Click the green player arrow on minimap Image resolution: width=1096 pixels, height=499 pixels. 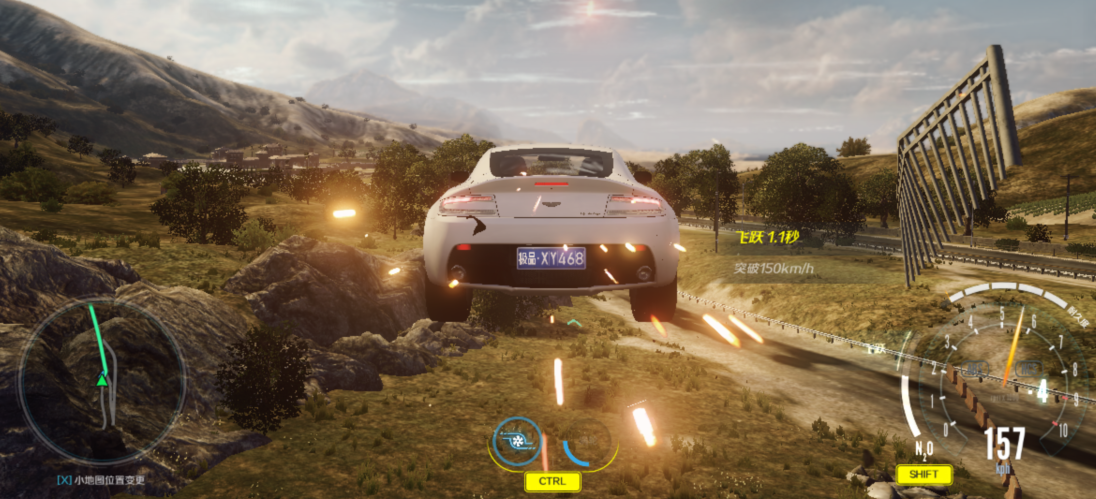(x=101, y=379)
